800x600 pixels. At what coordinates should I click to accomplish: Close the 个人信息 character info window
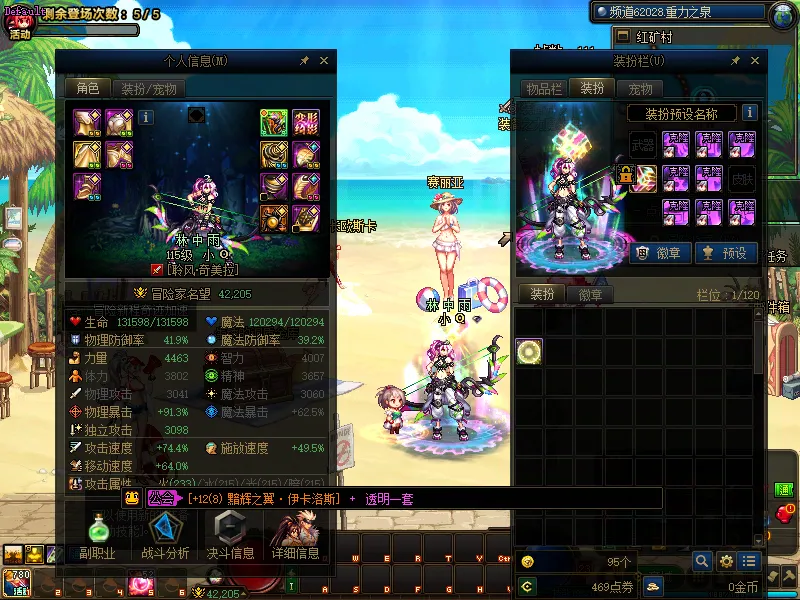pos(324,62)
